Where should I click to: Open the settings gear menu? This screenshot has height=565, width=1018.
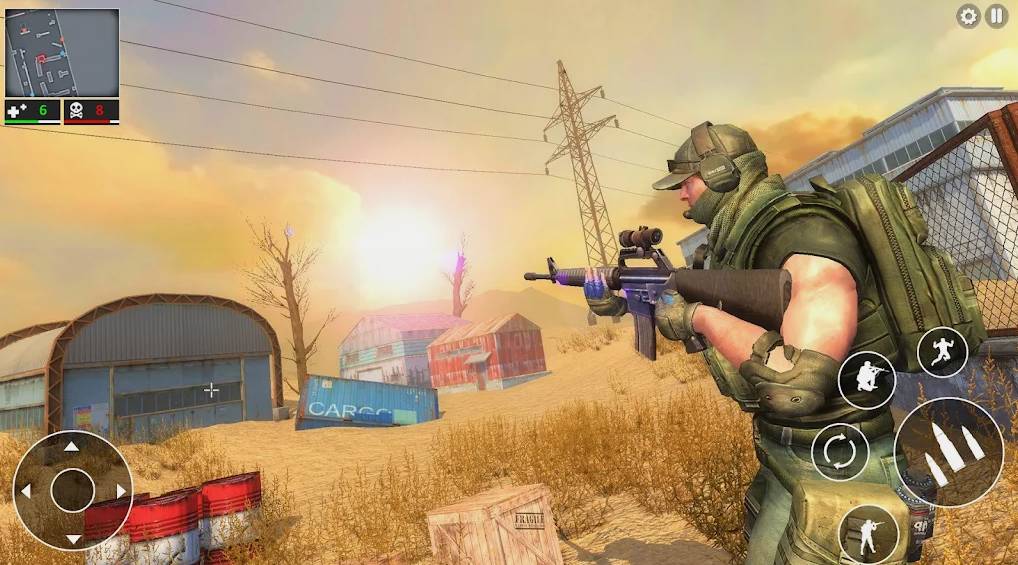pos(968,16)
